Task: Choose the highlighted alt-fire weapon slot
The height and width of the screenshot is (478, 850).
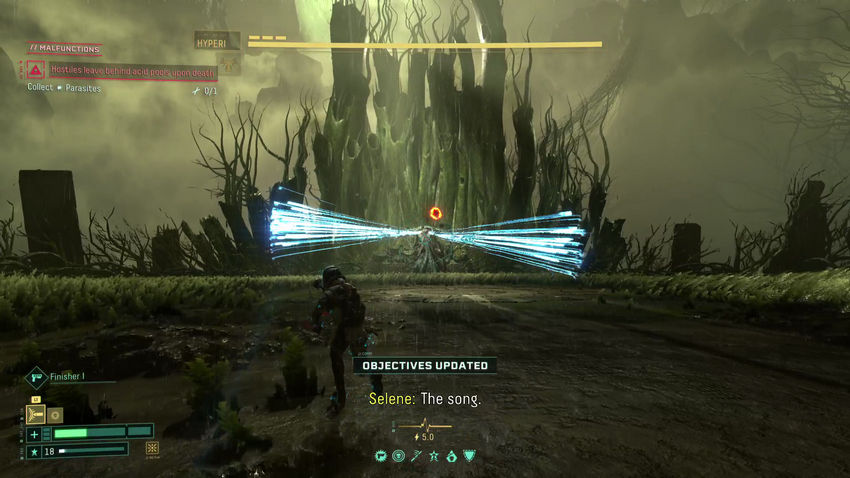Action: pos(36,414)
